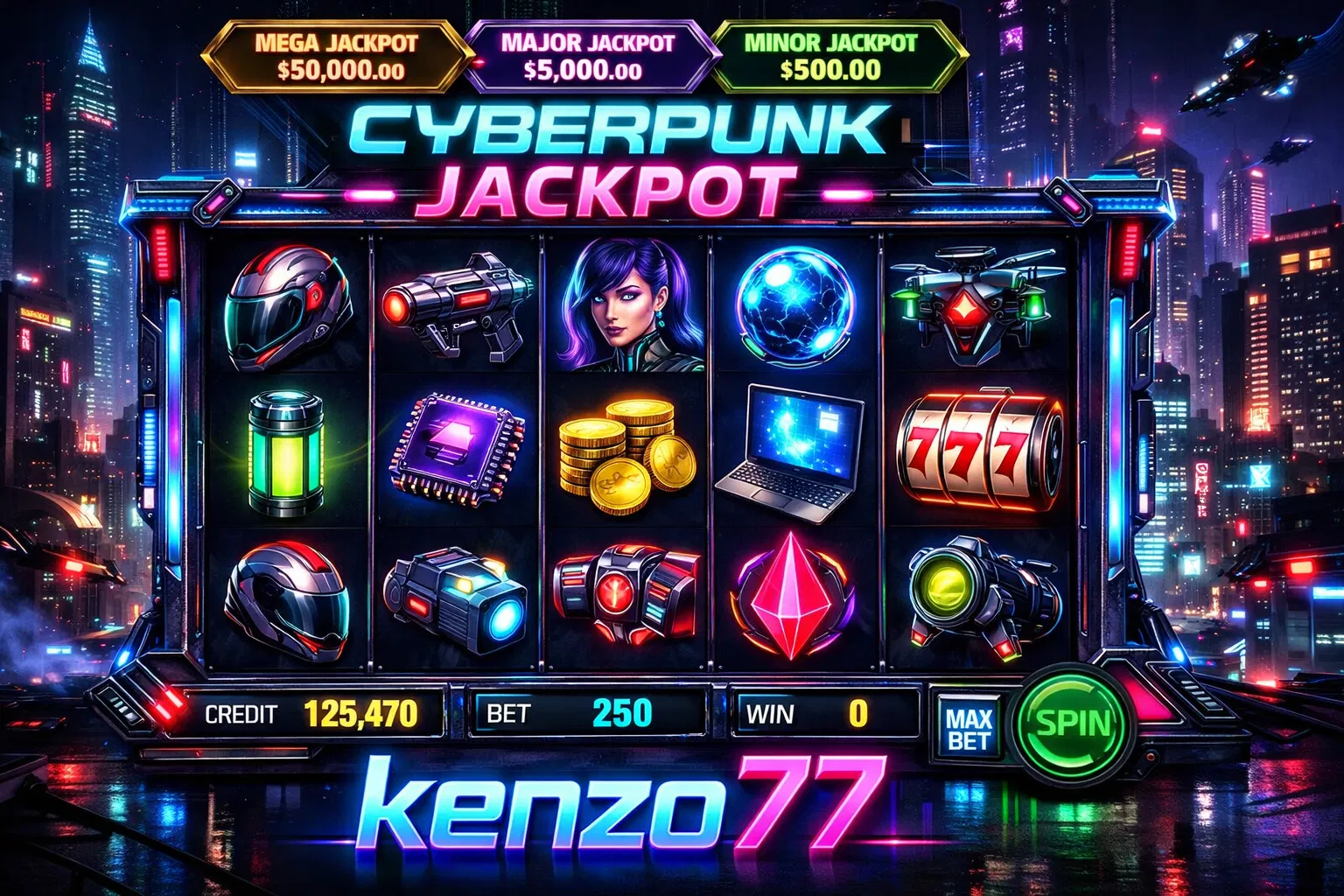
Task: Hit the green SPIN button
Action: pyautogui.click(x=1072, y=724)
